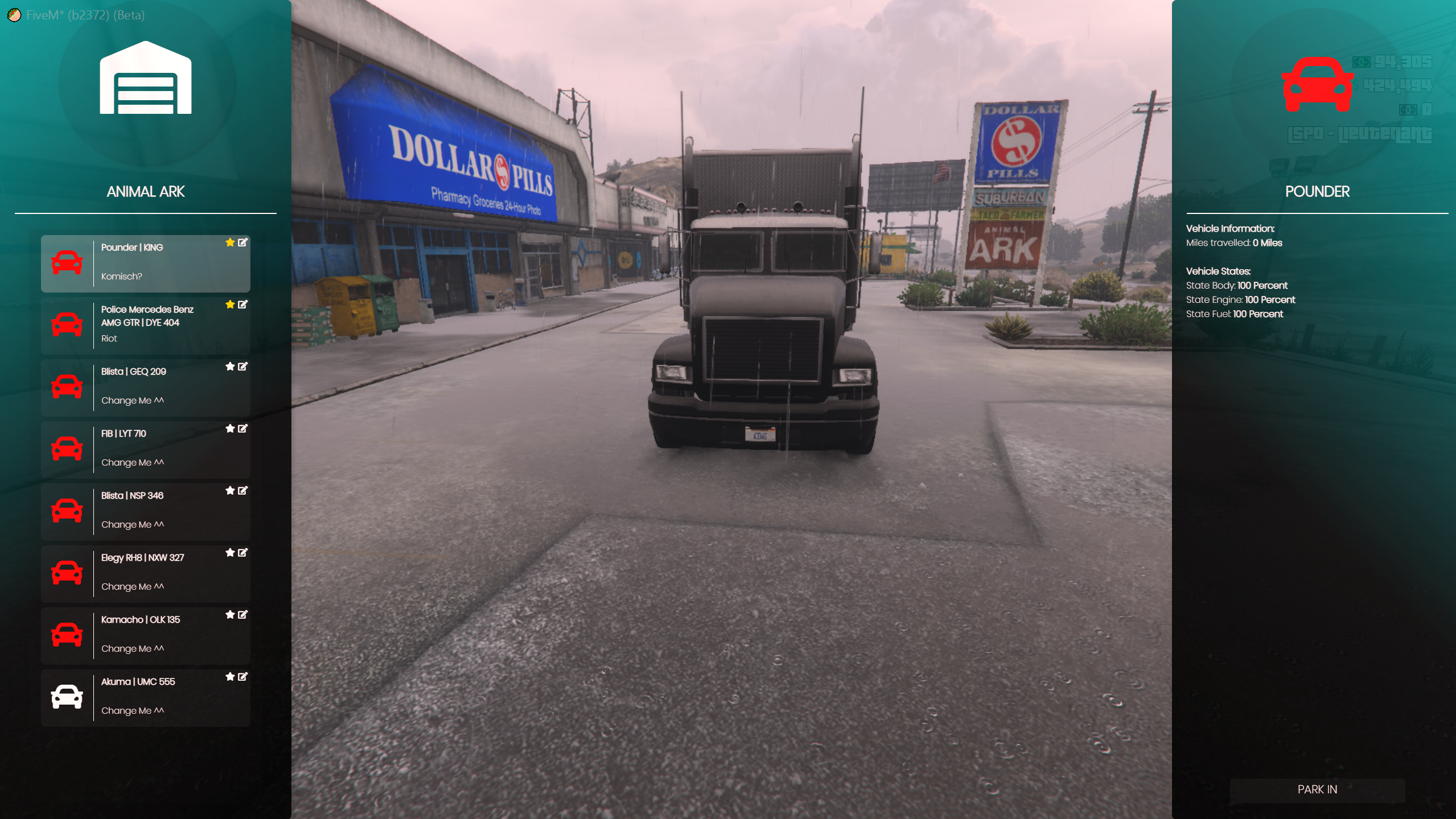Click the PARK IN button
Image resolution: width=1456 pixels, height=819 pixels.
pyautogui.click(x=1317, y=789)
